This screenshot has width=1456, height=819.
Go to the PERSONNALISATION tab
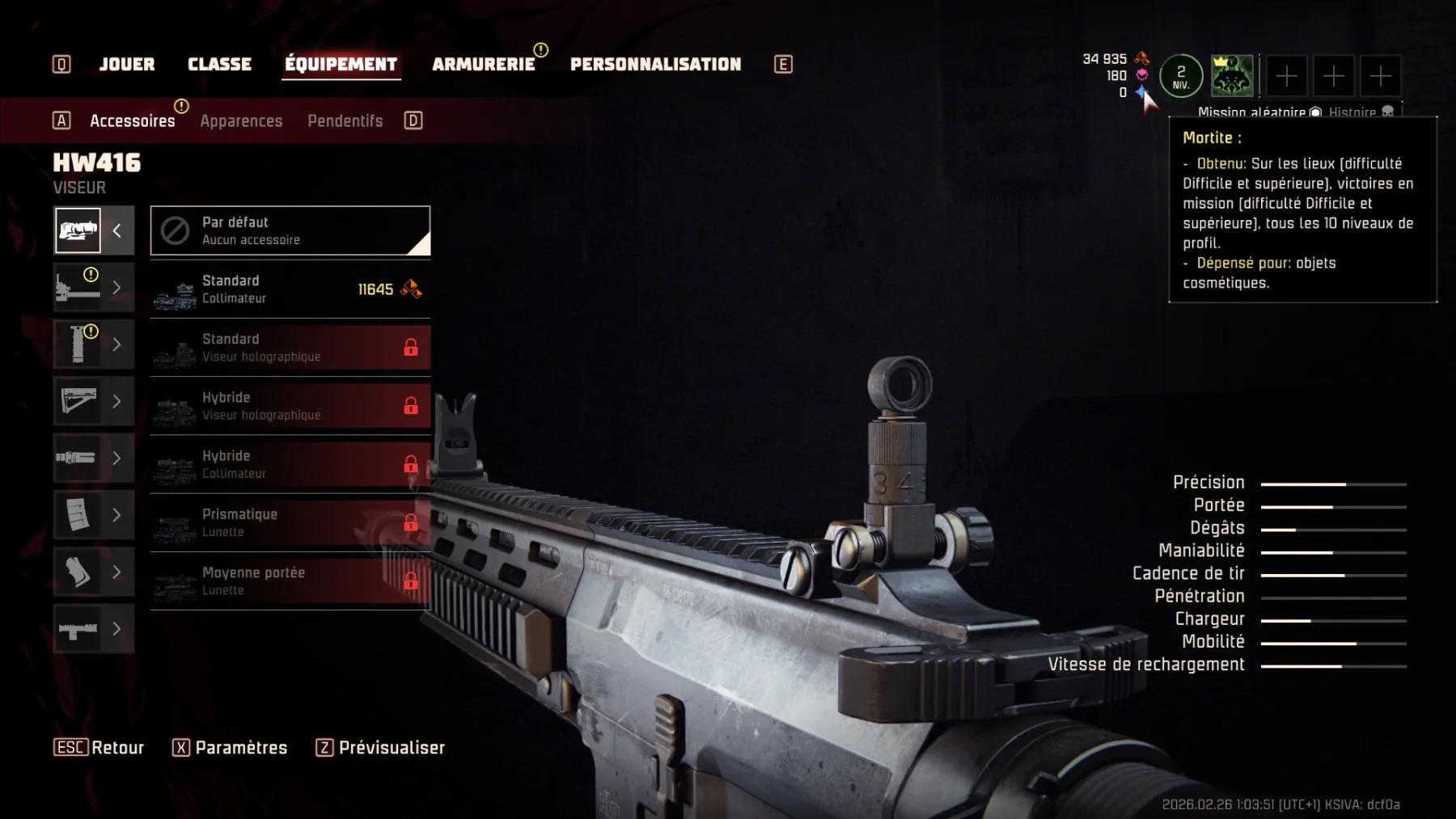(x=655, y=65)
